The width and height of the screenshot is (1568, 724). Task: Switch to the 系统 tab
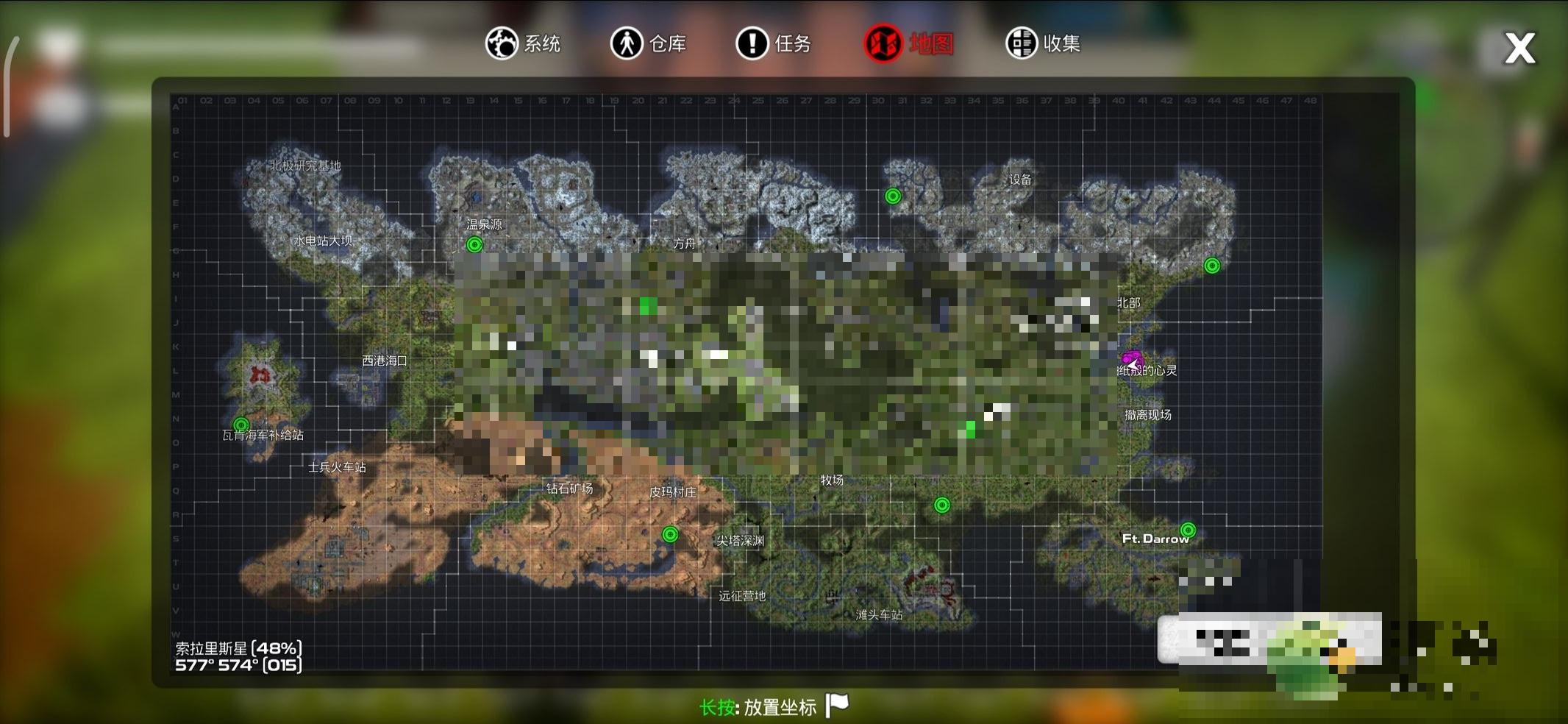(523, 43)
